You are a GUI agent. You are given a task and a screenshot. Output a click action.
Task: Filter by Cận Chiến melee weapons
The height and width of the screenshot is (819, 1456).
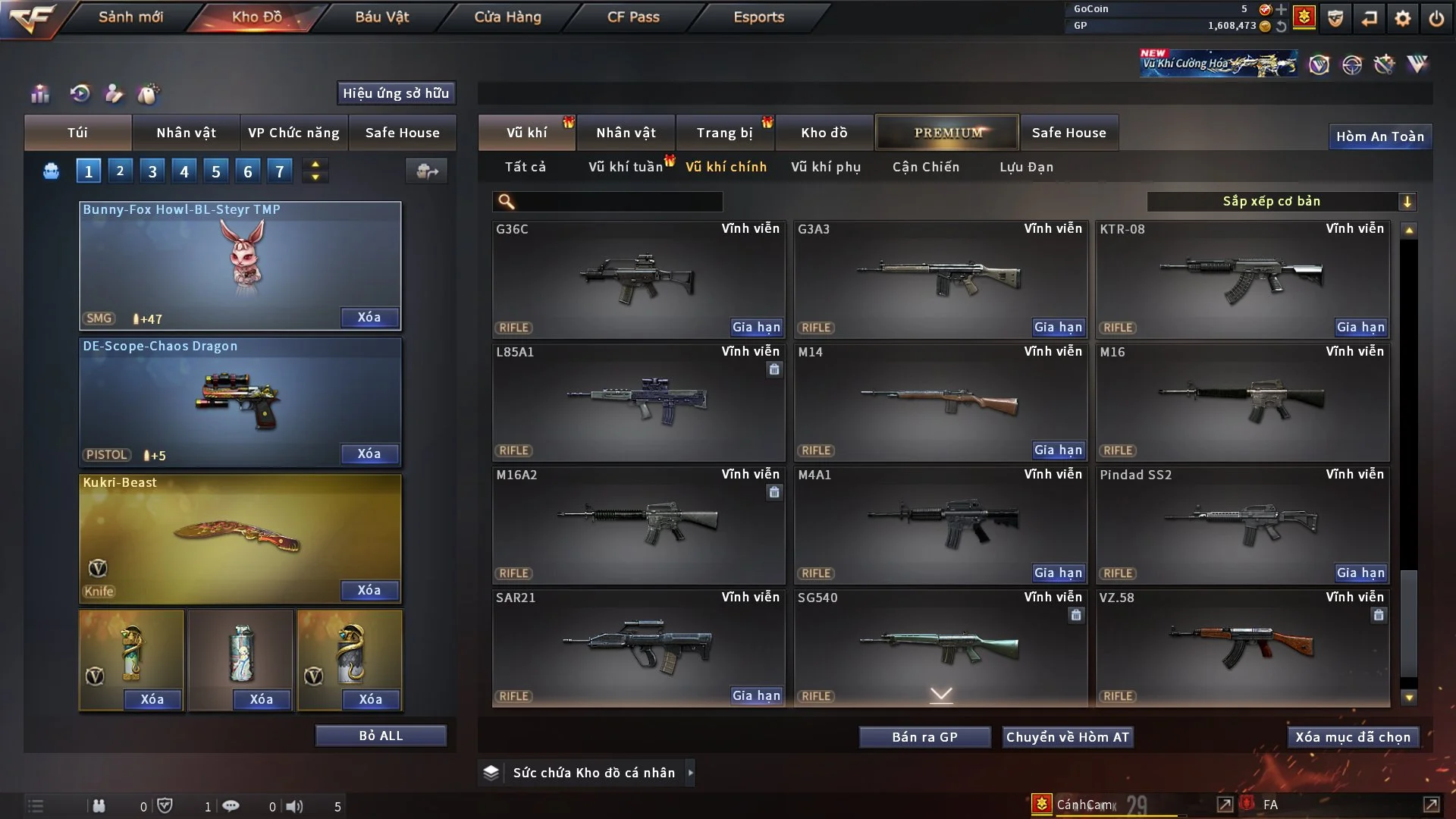click(925, 167)
